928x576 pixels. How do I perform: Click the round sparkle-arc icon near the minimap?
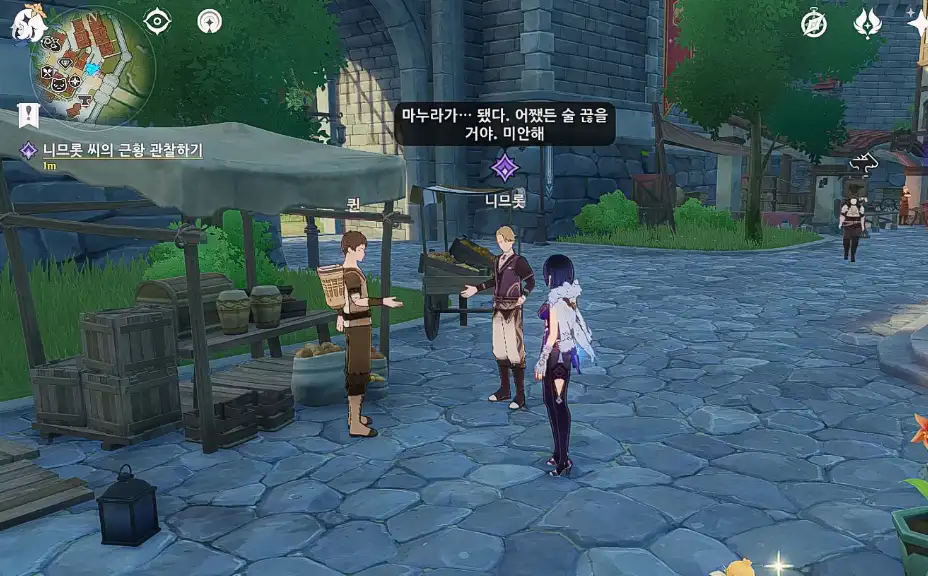pyautogui.click(x=209, y=21)
